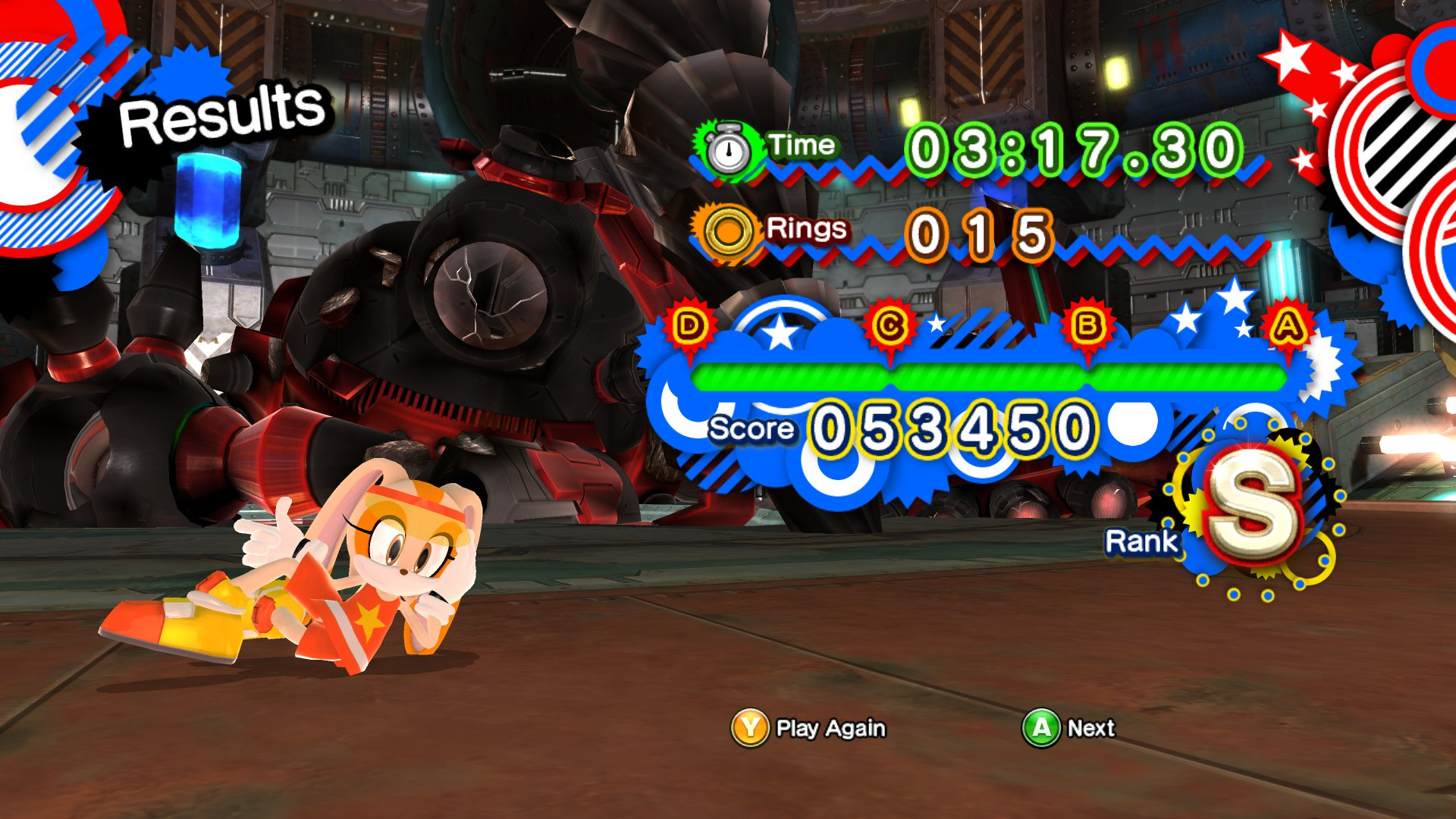Click the Y button icon for Play Again
Image resolution: width=1456 pixels, height=819 pixels.
748,726
